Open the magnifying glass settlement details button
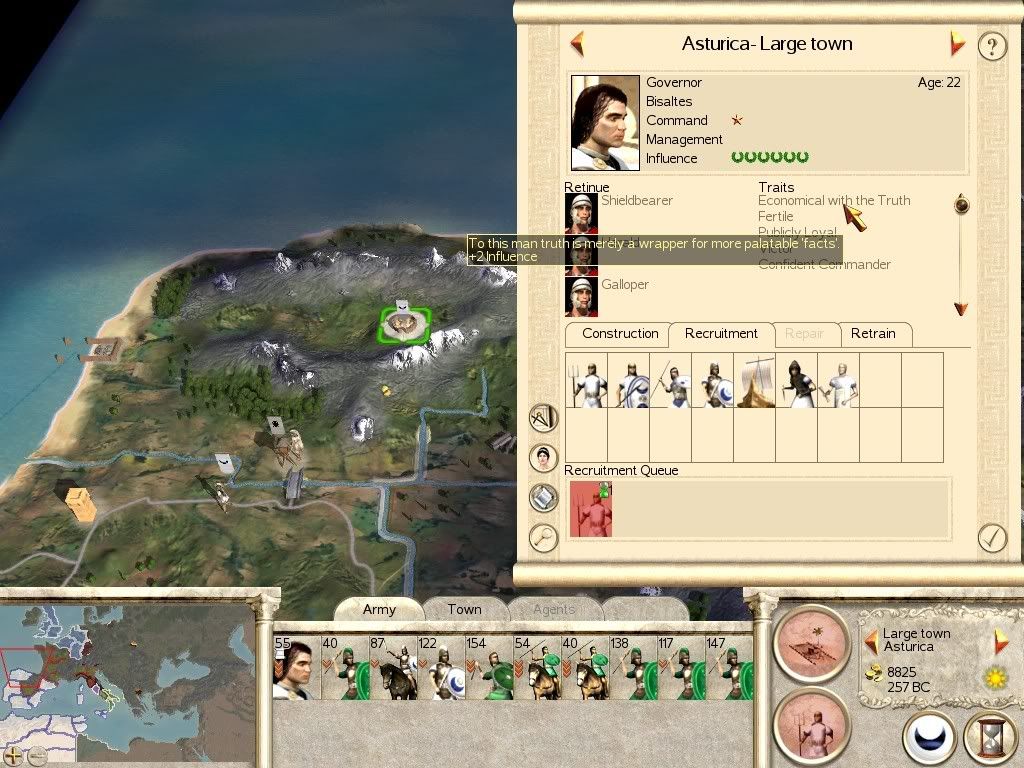Image resolution: width=1024 pixels, height=768 pixels. (543, 538)
